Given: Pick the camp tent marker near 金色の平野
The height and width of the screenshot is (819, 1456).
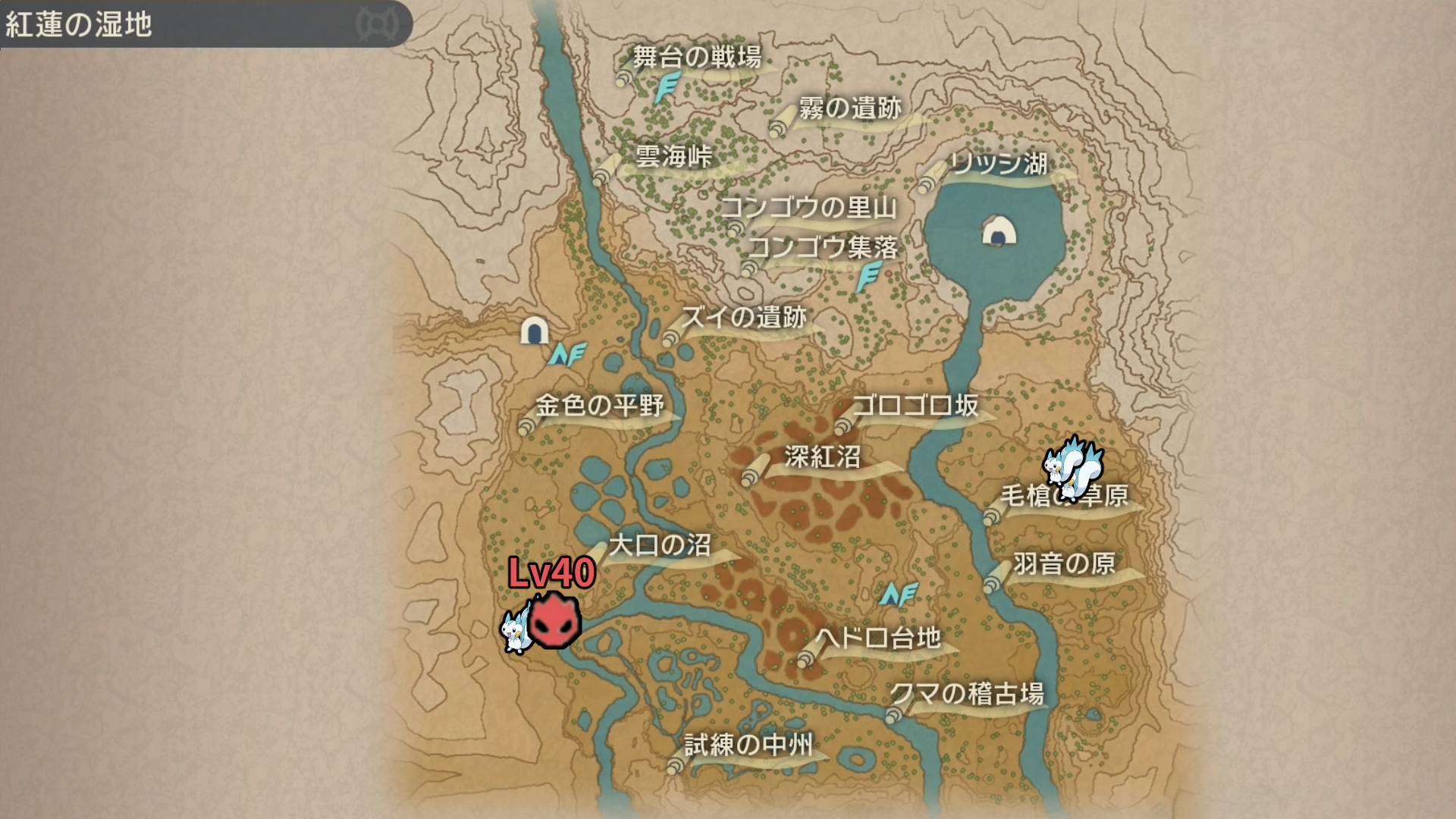Looking at the screenshot, I should point(567,354).
